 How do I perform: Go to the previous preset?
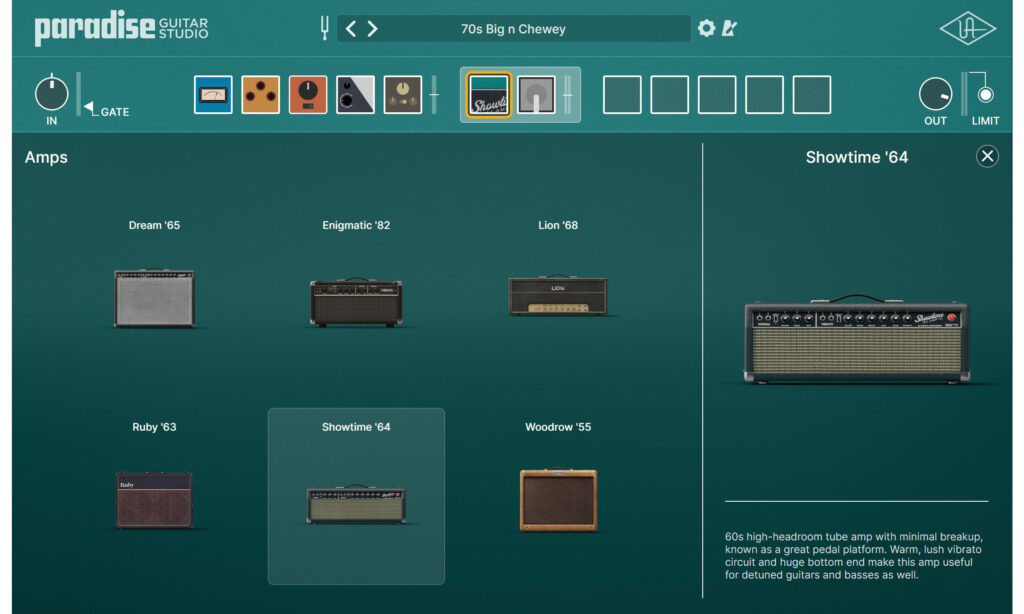351,29
